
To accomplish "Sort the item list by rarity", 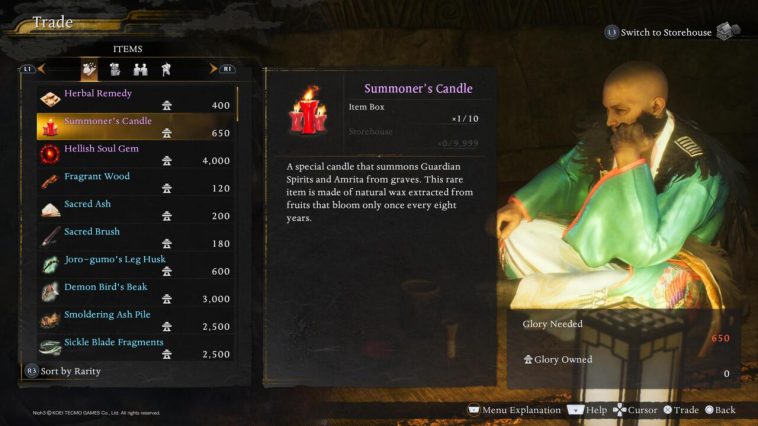I will [65, 371].
